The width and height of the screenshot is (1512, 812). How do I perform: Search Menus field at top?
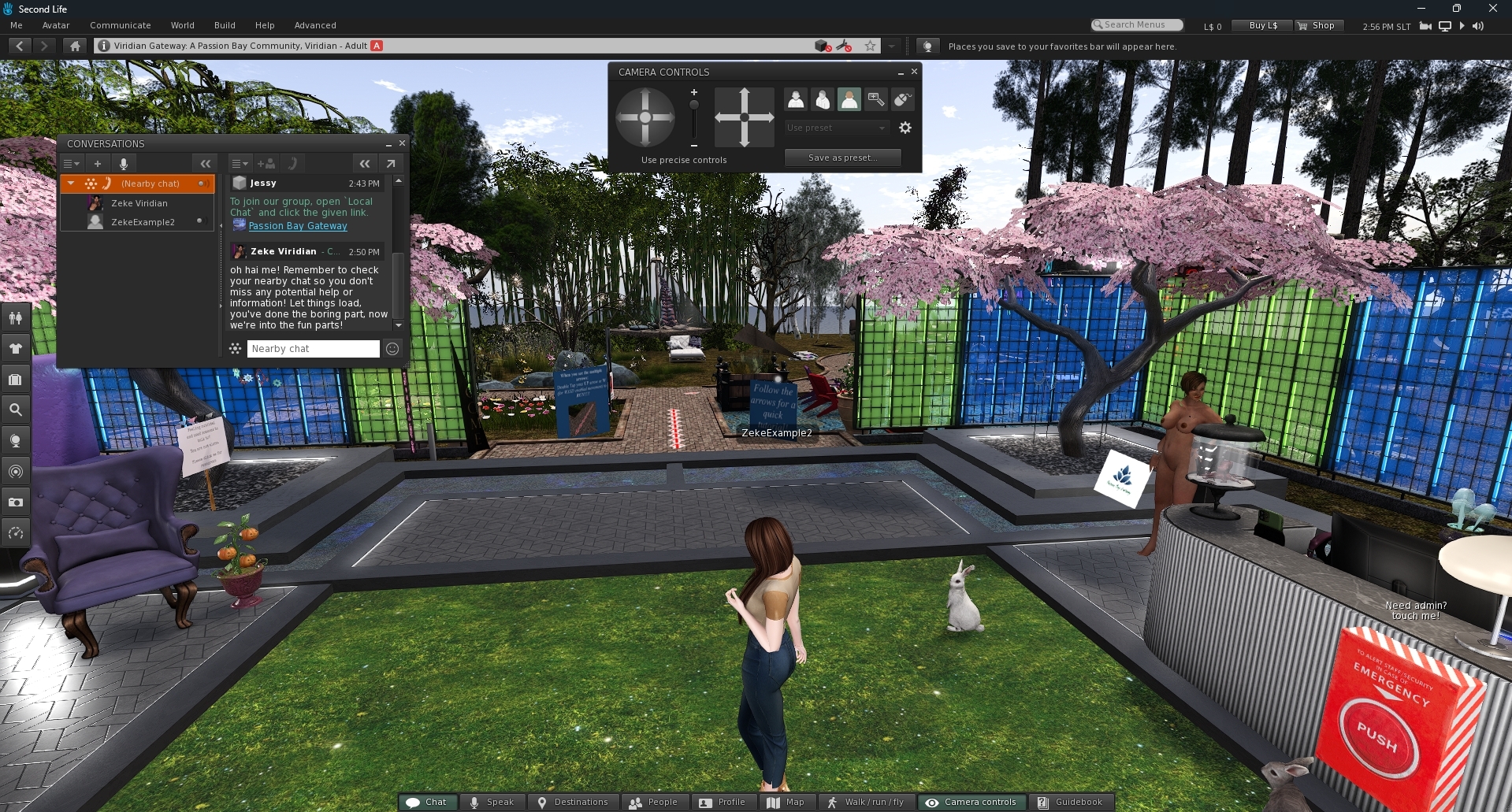[x=1138, y=25]
